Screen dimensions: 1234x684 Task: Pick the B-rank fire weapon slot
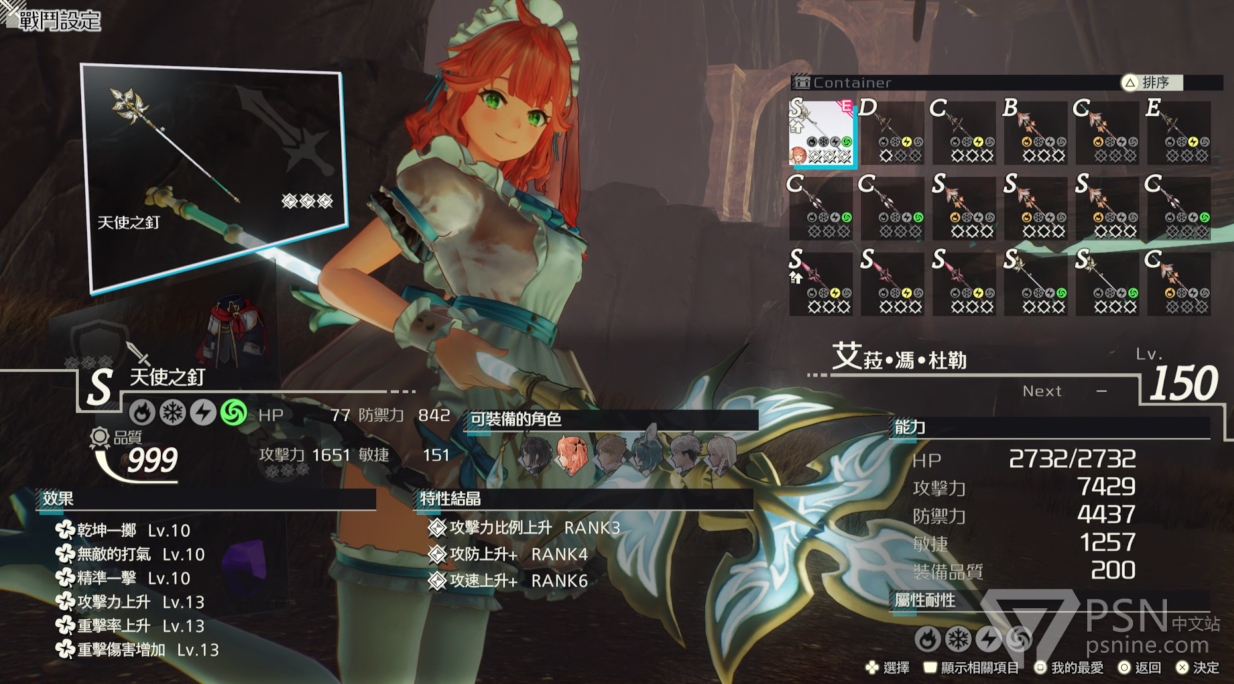1035,133
